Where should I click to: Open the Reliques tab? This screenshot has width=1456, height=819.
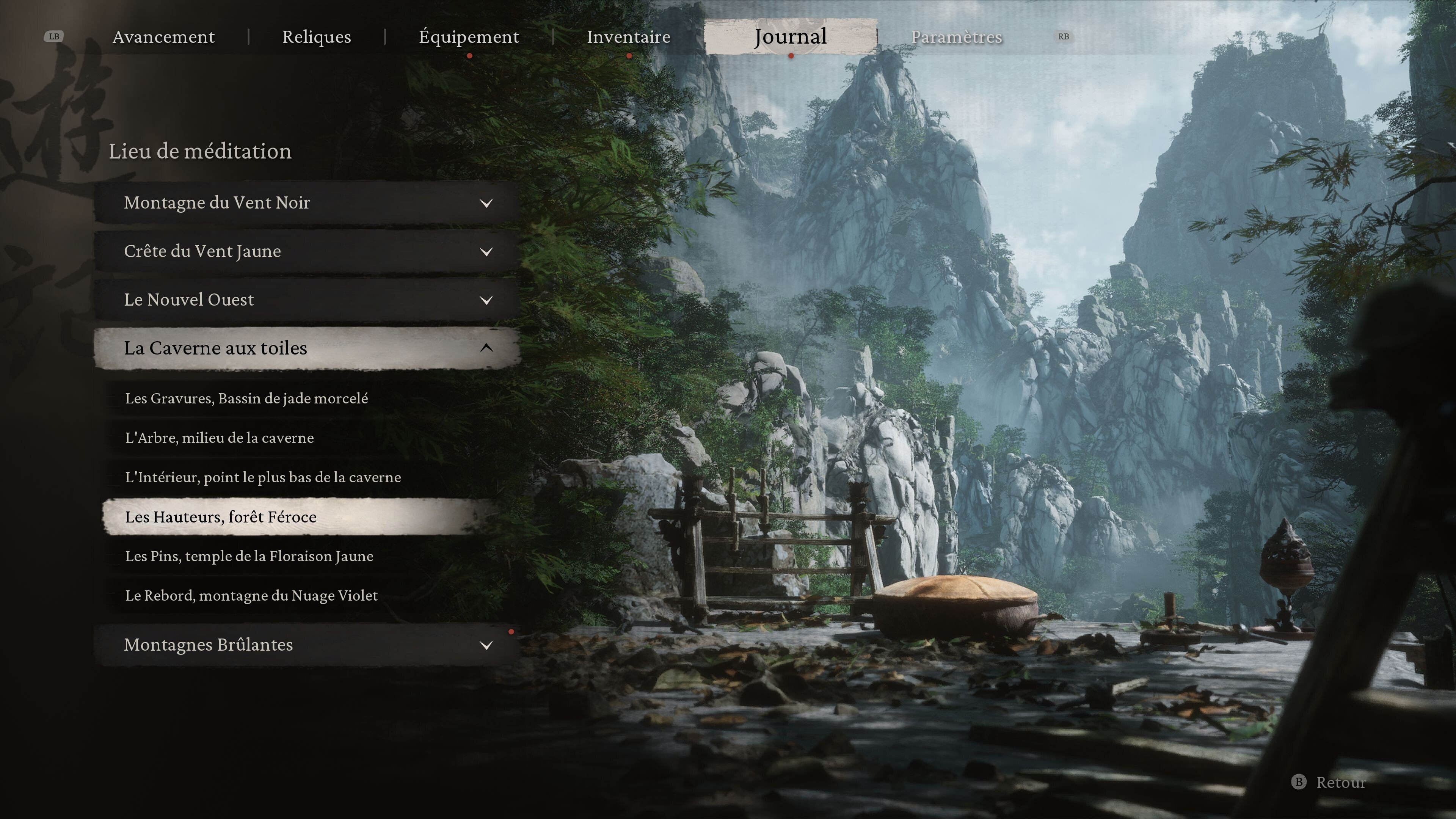point(317,37)
